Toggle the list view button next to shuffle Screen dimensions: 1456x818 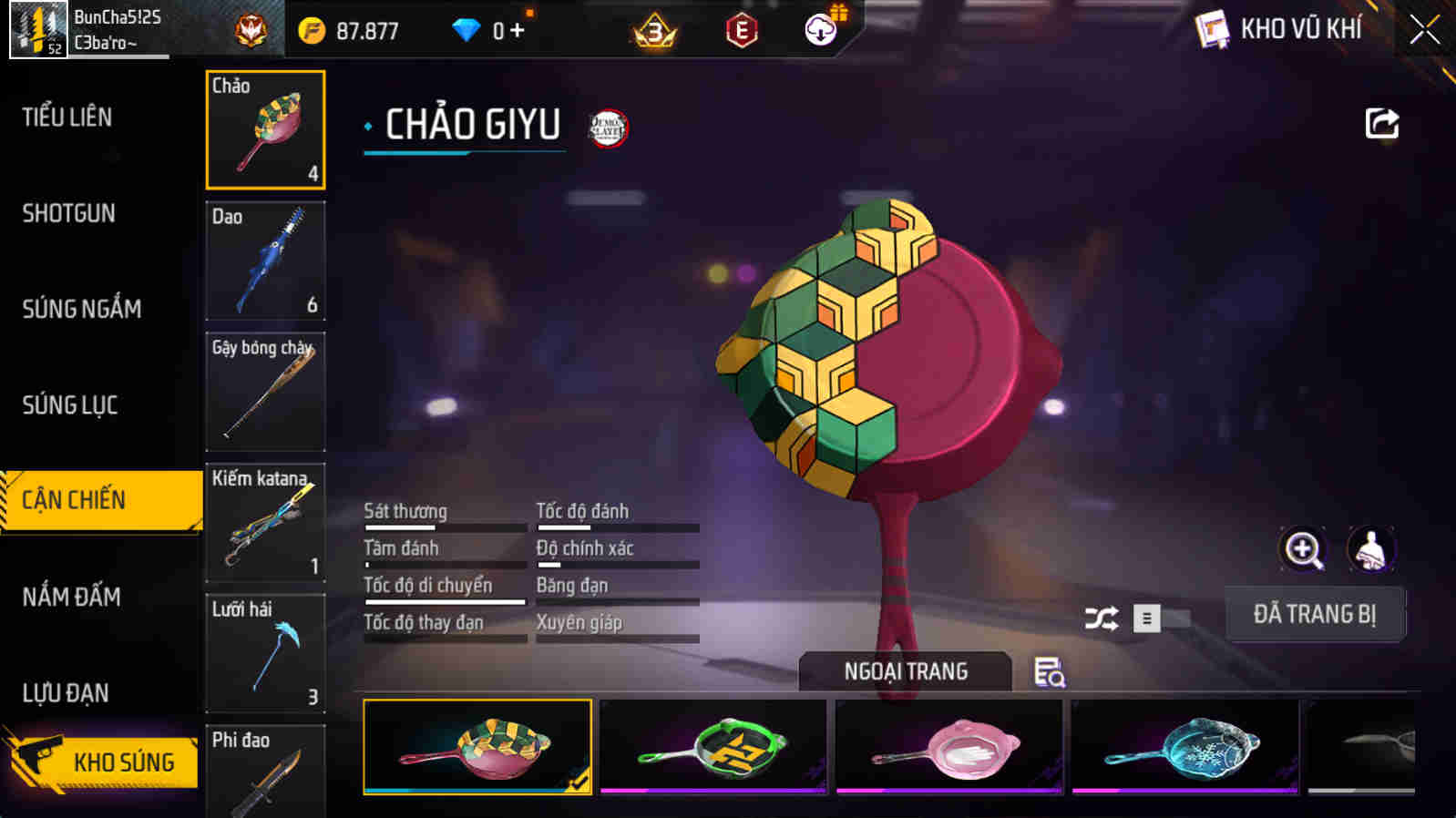point(1147,617)
